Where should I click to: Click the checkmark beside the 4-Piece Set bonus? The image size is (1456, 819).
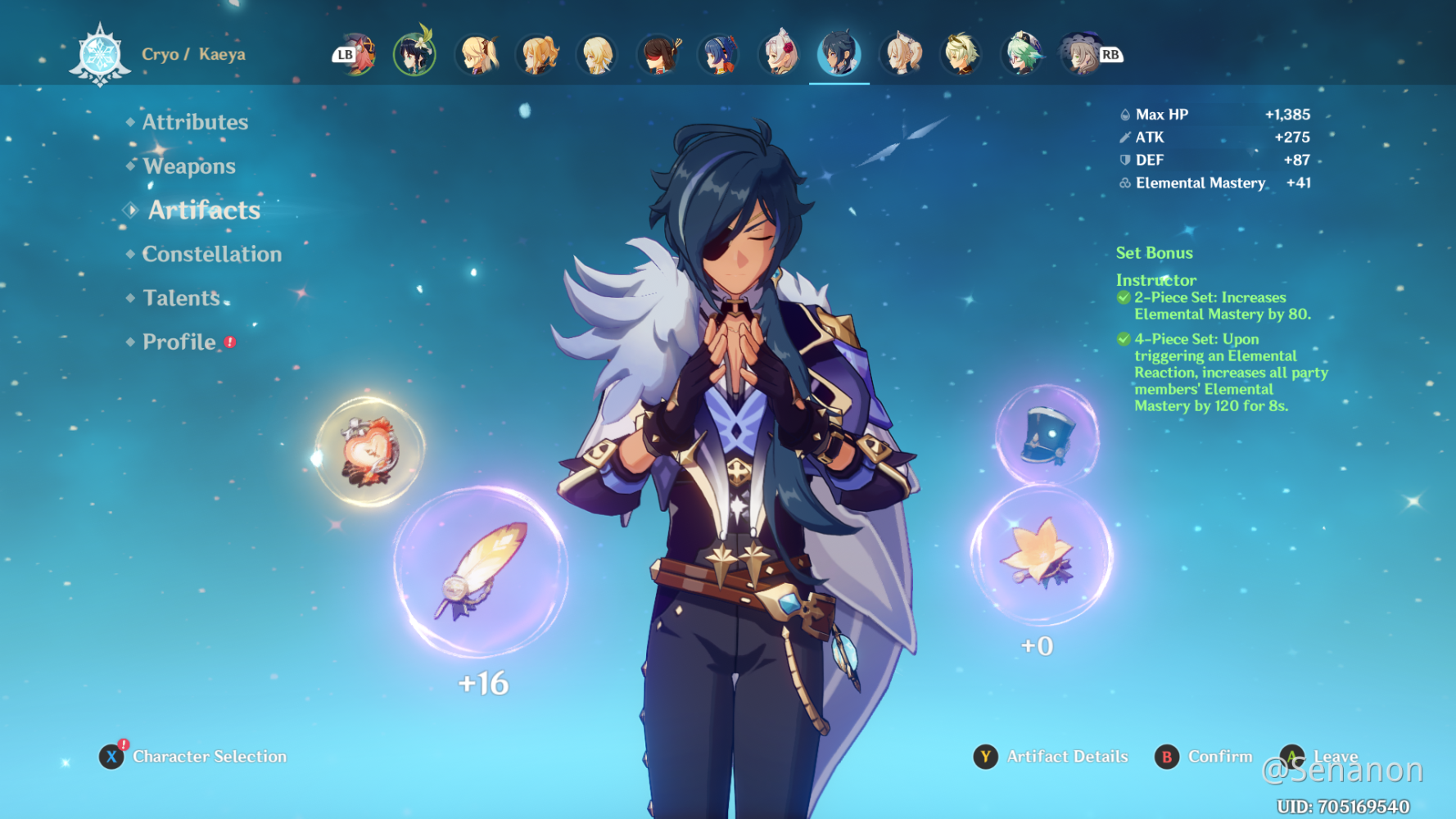point(1124,339)
